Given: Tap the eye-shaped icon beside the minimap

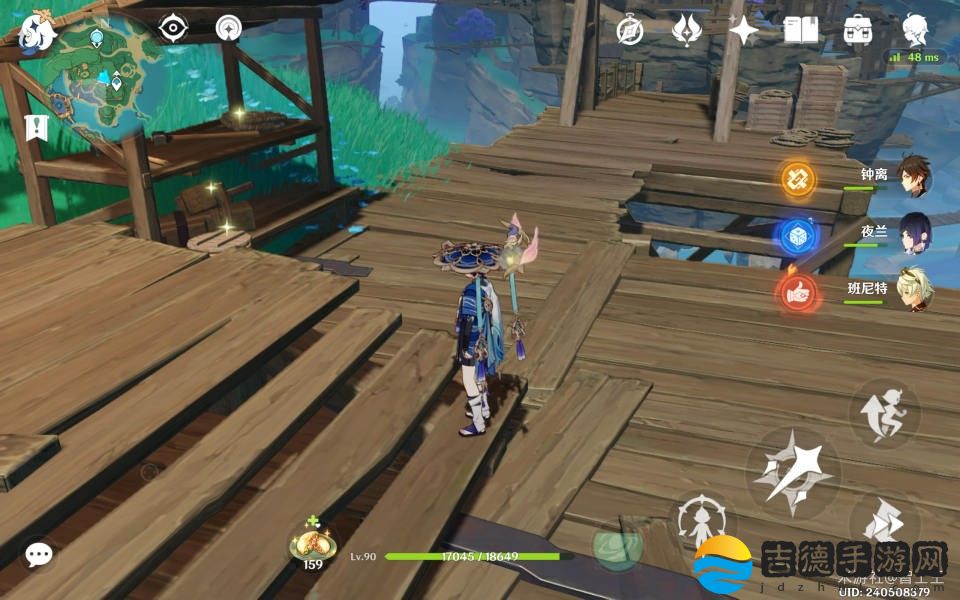Looking at the screenshot, I should (174, 28).
